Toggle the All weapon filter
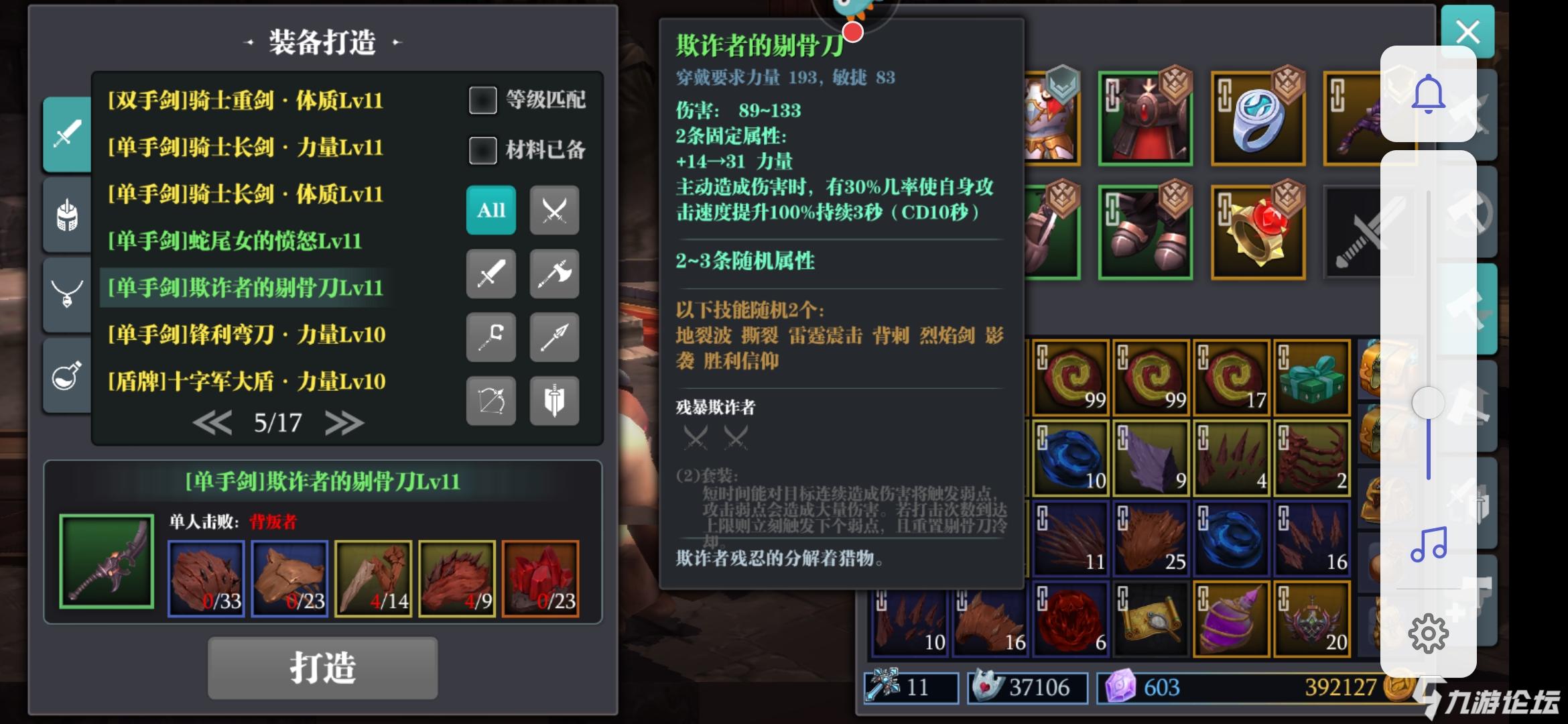 (x=491, y=210)
